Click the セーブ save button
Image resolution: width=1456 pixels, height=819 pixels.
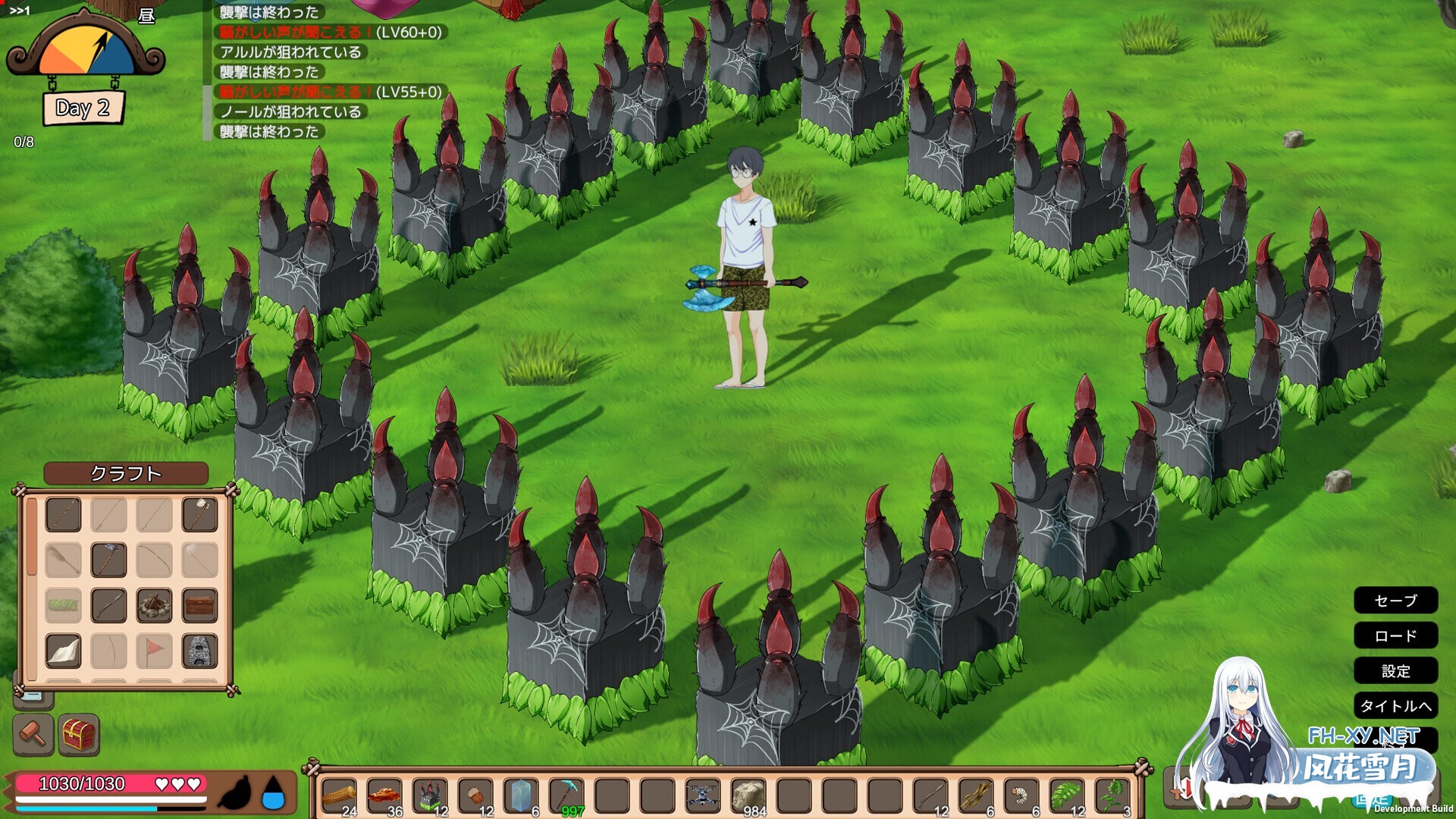(x=1396, y=601)
